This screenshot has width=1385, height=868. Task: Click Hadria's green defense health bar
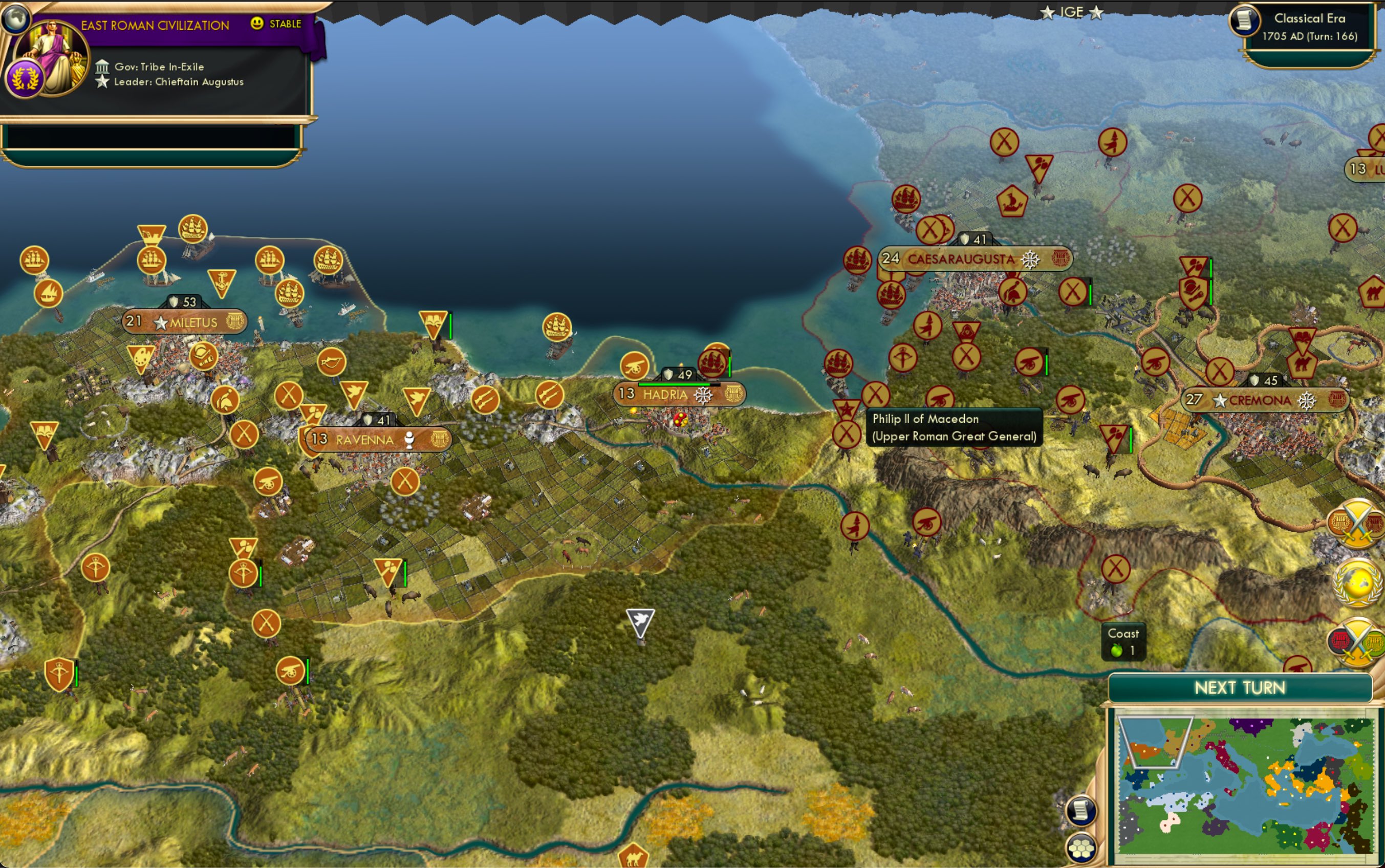tap(675, 385)
